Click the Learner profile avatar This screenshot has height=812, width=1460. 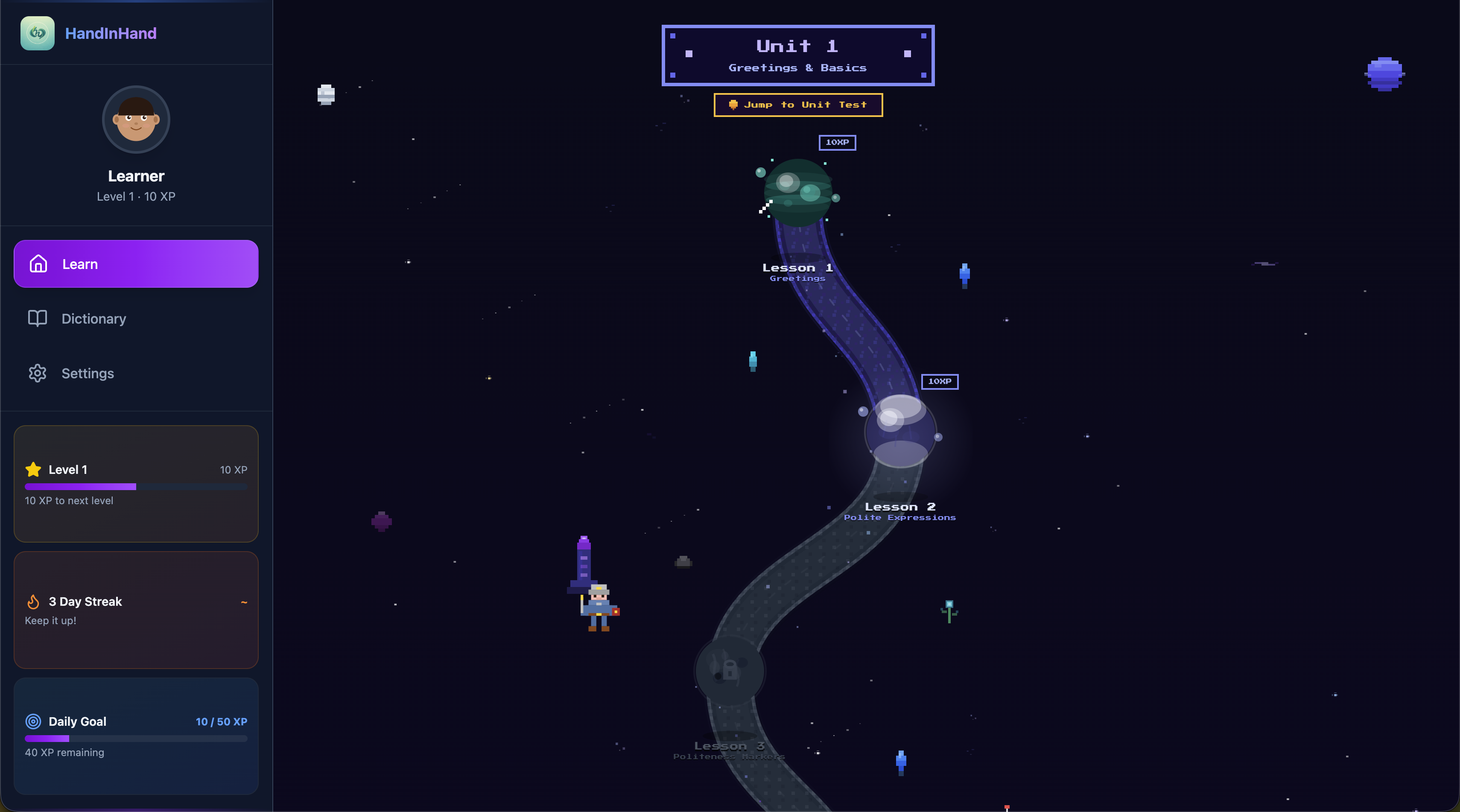[135, 120]
